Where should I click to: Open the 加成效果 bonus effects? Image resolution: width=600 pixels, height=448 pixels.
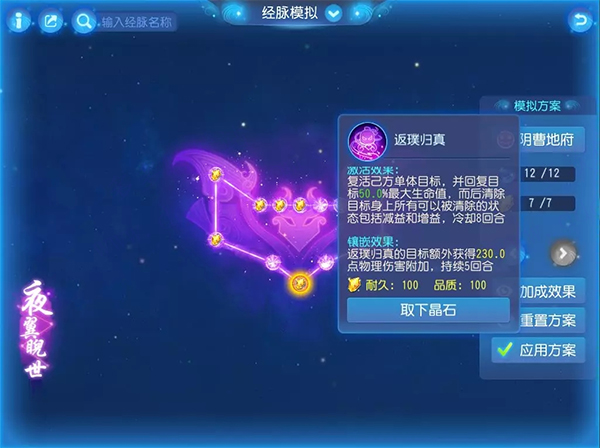(x=549, y=291)
